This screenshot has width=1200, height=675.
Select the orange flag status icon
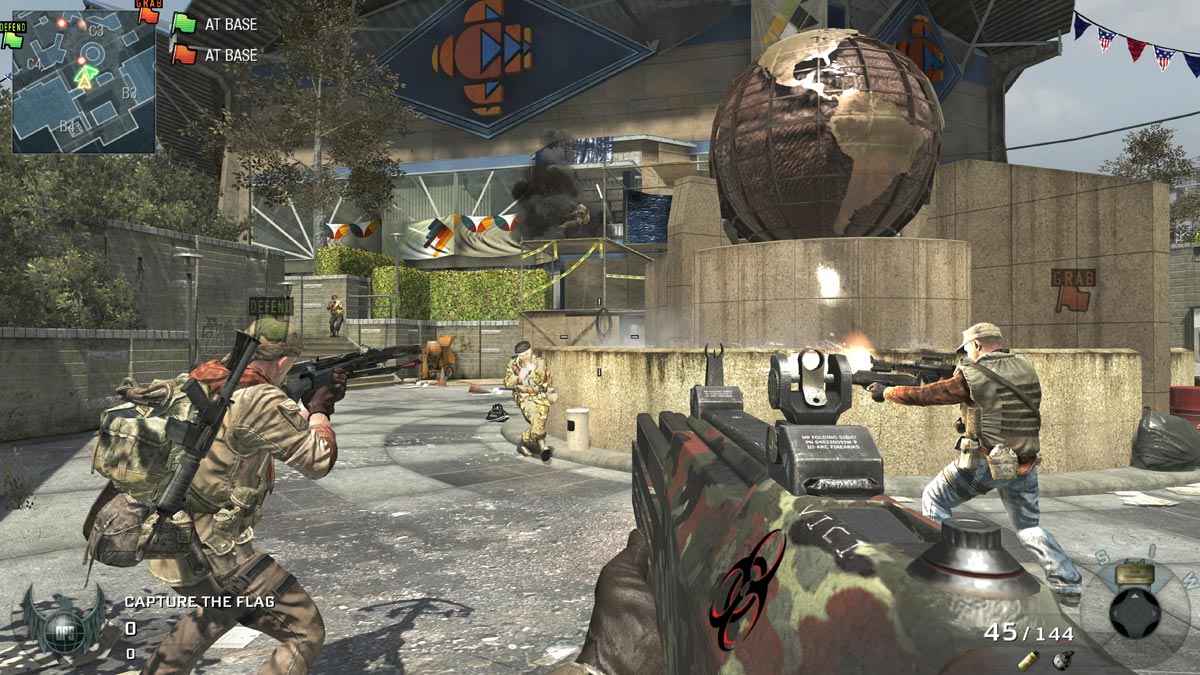(x=183, y=54)
